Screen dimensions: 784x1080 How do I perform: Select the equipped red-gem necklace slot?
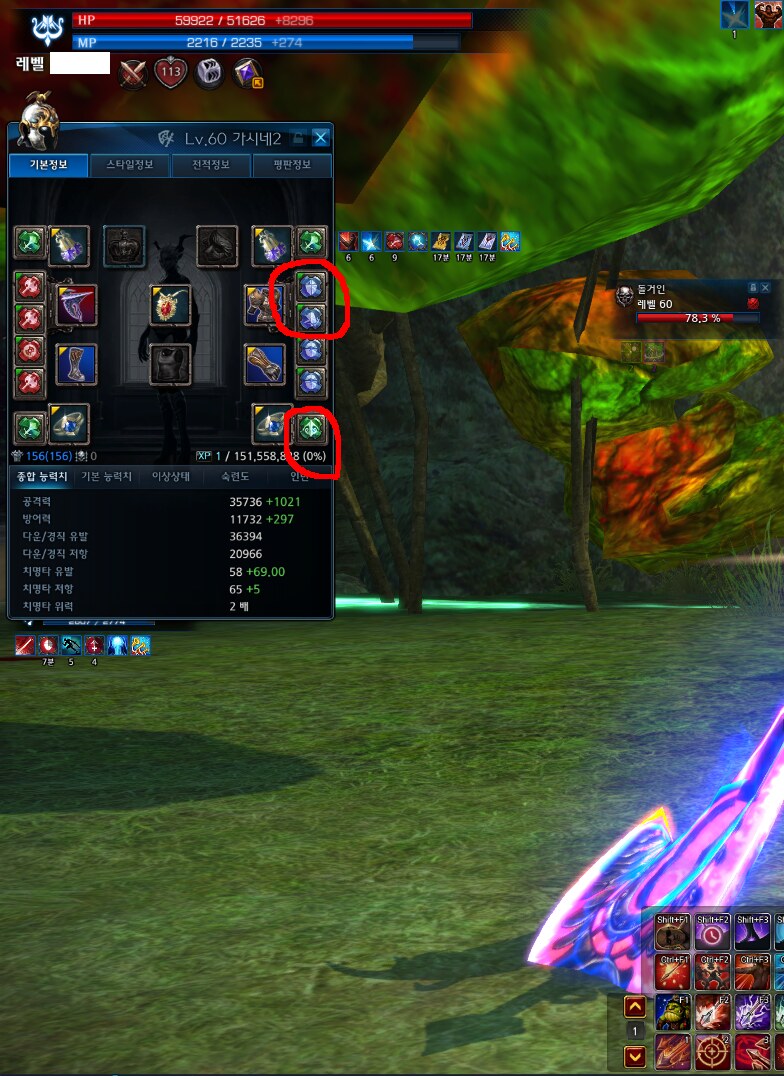(170, 305)
